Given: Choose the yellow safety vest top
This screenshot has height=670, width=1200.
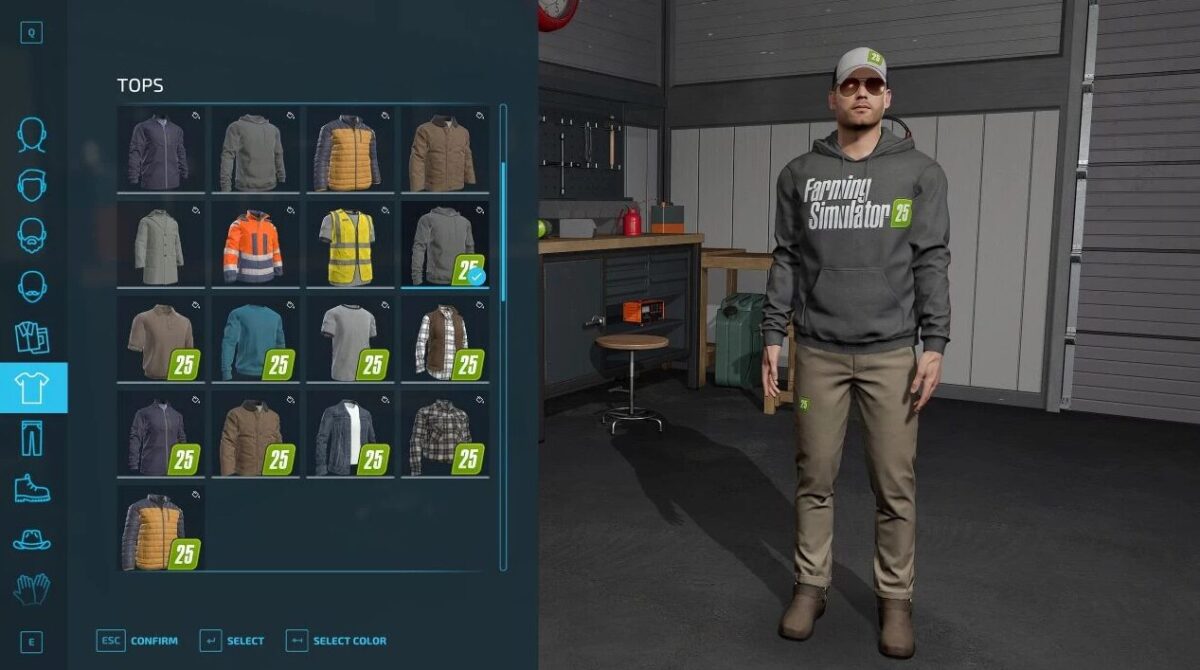Looking at the screenshot, I should (x=349, y=245).
